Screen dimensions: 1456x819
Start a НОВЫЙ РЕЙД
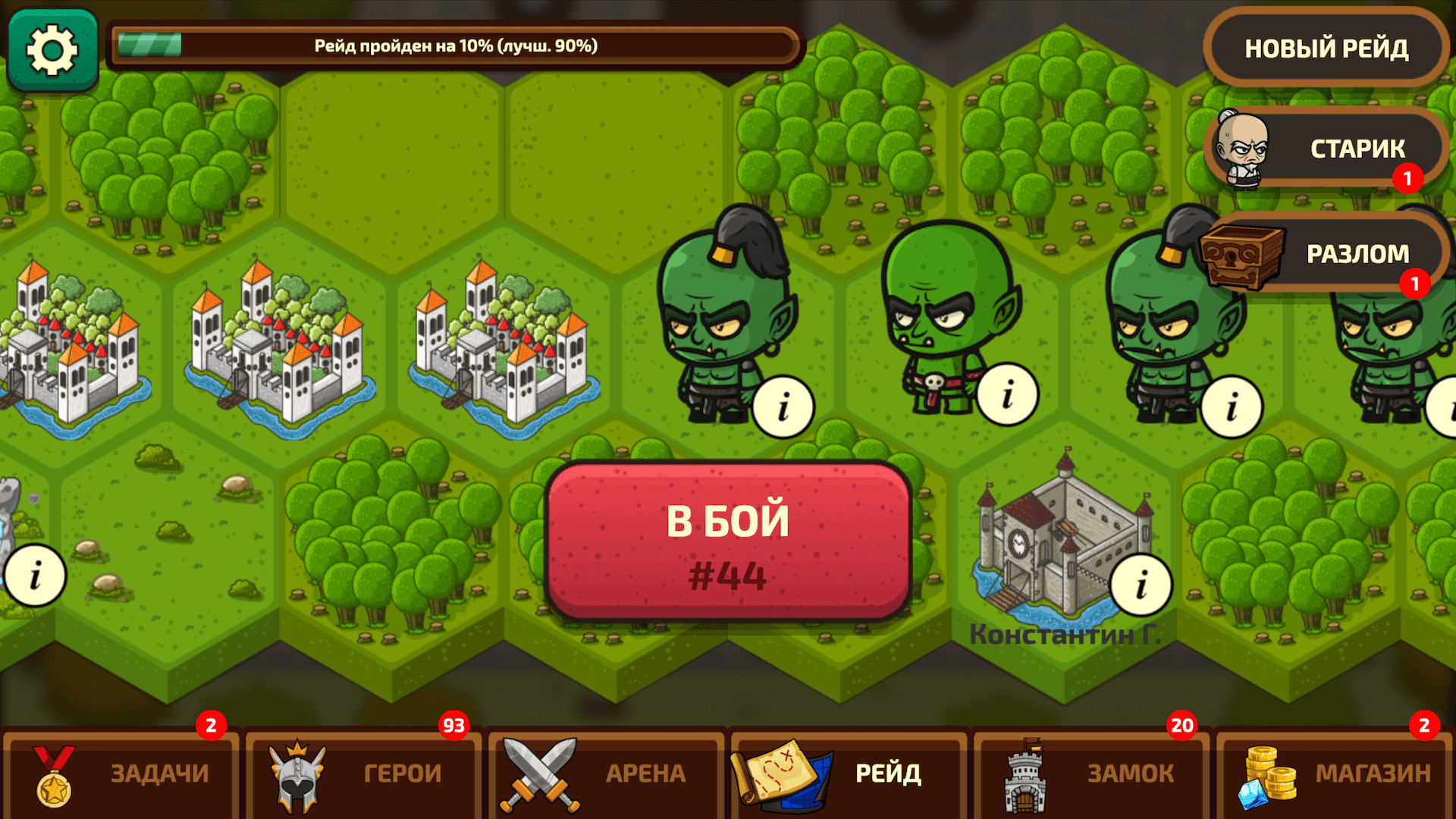tap(1326, 47)
